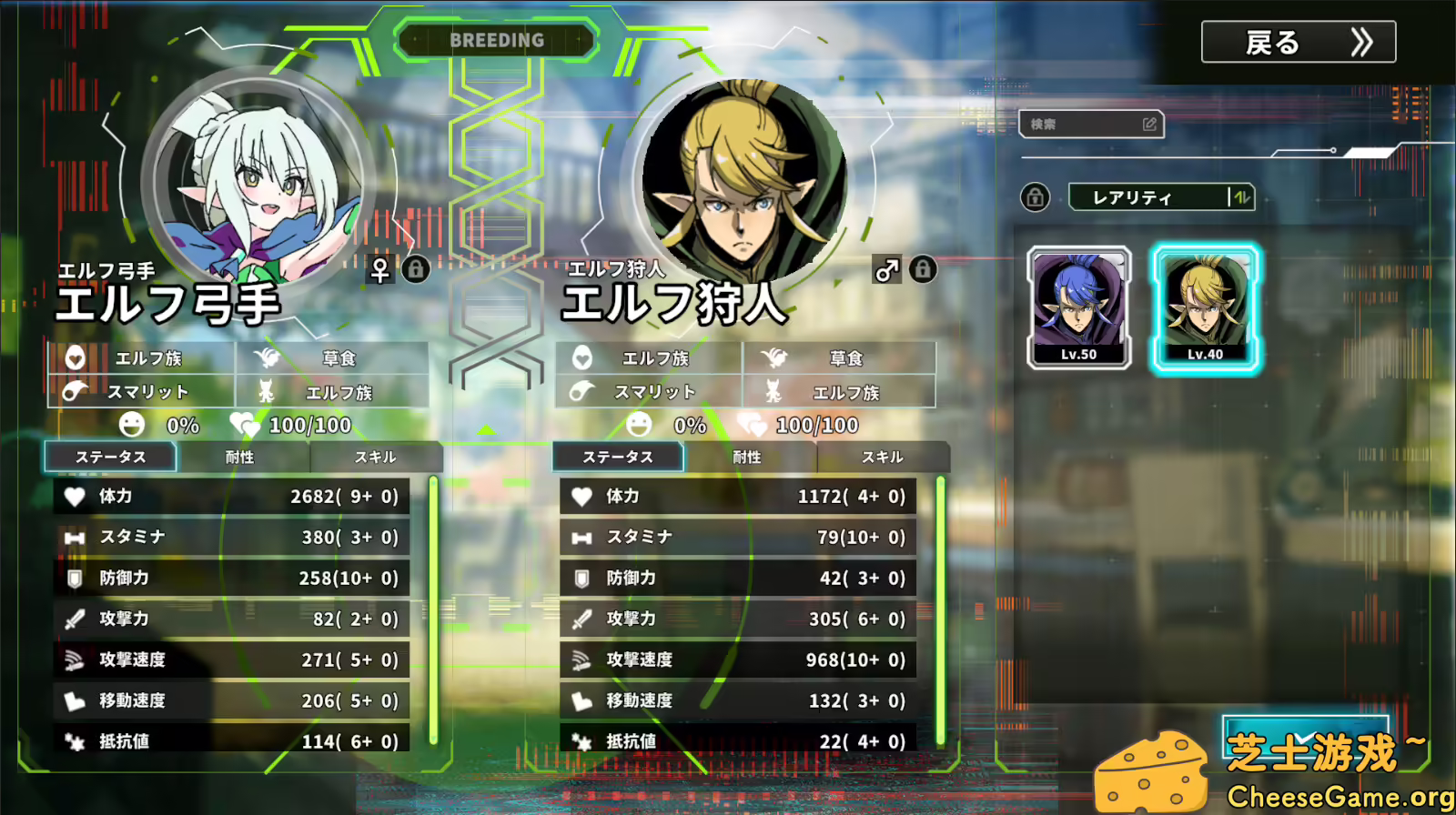Click the heart stat icon beside 体力
The width and height of the screenshot is (1456, 815).
75,497
